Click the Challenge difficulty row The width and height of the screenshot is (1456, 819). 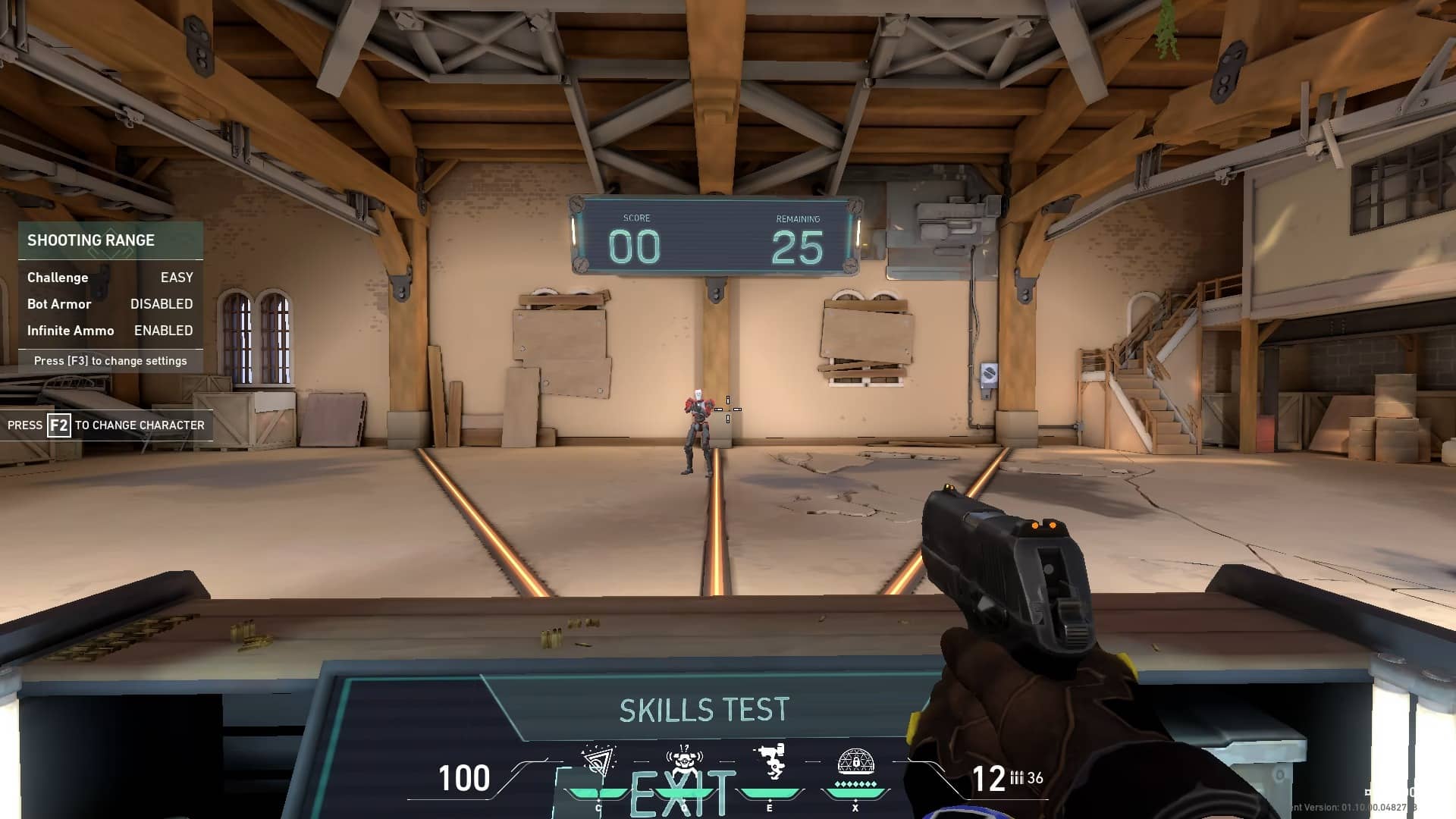[x=110, y=278]
